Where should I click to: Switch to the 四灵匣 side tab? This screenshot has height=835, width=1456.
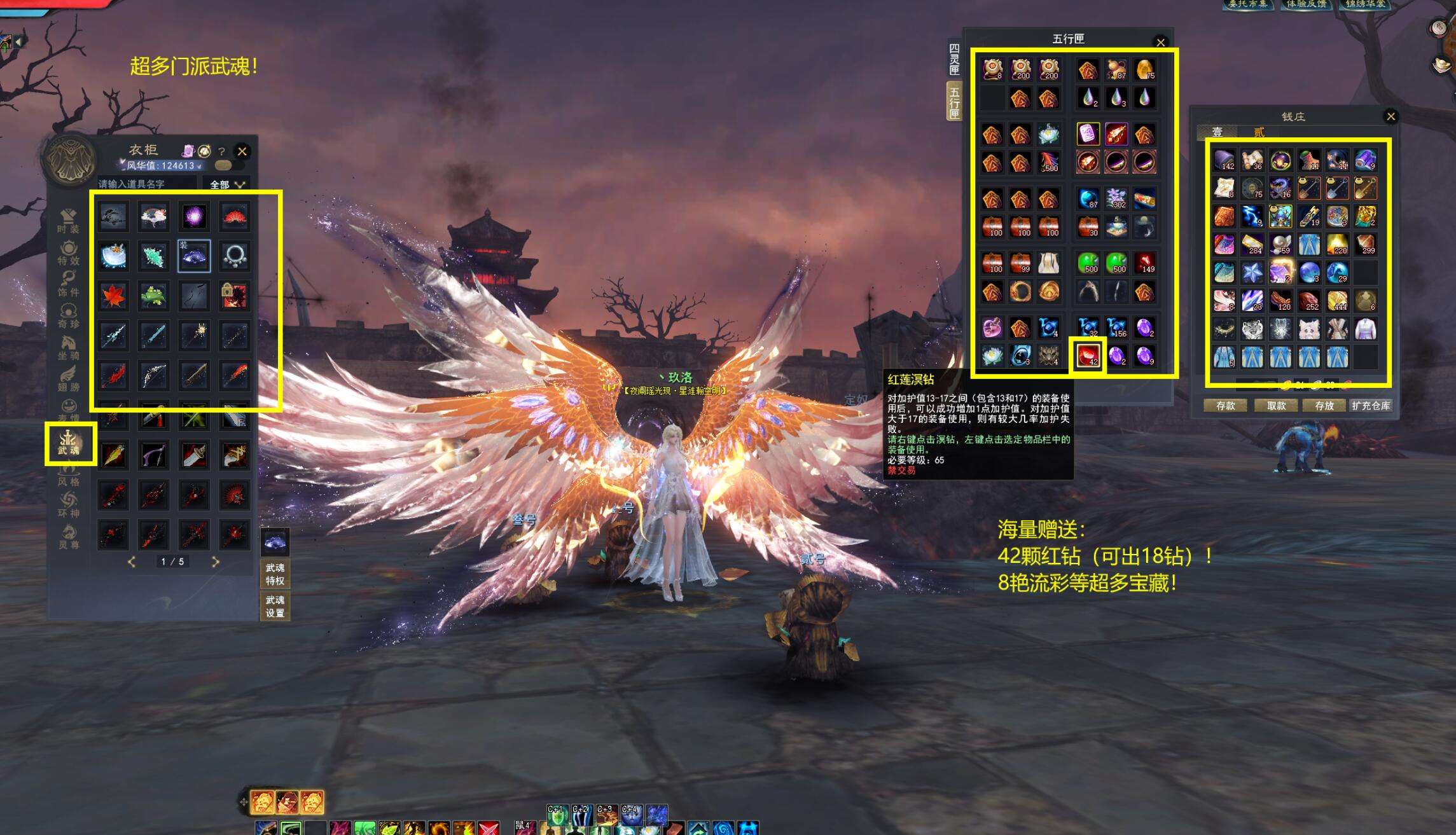[x=954, y=59]
